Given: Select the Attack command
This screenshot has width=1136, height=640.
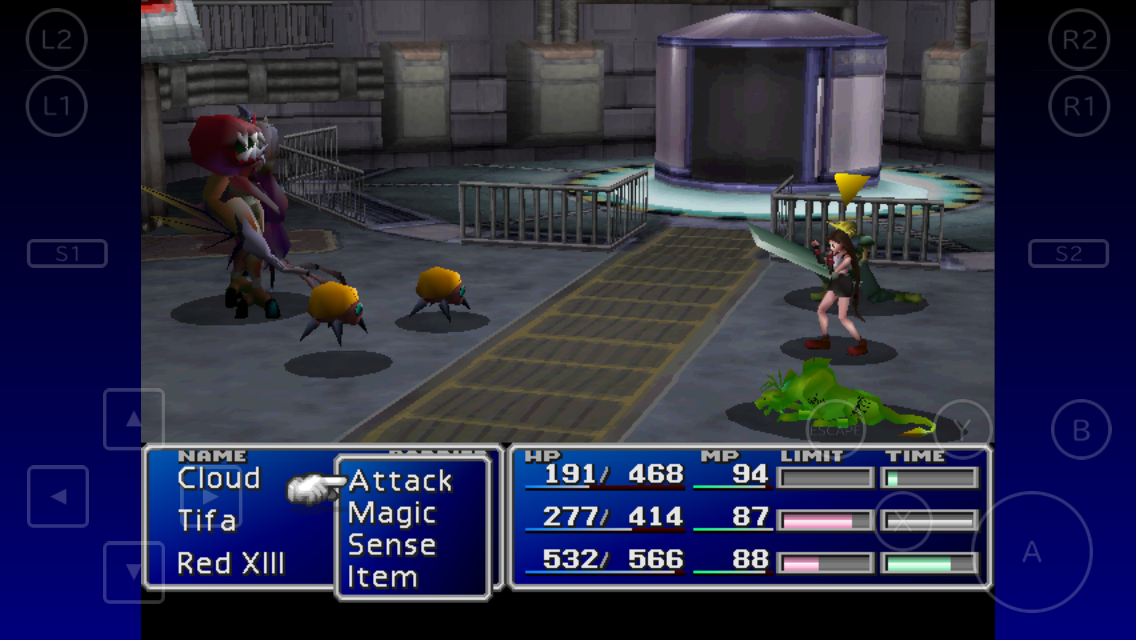Looking at the screenshot, I should pyautogui.click(x=400, y=481).
